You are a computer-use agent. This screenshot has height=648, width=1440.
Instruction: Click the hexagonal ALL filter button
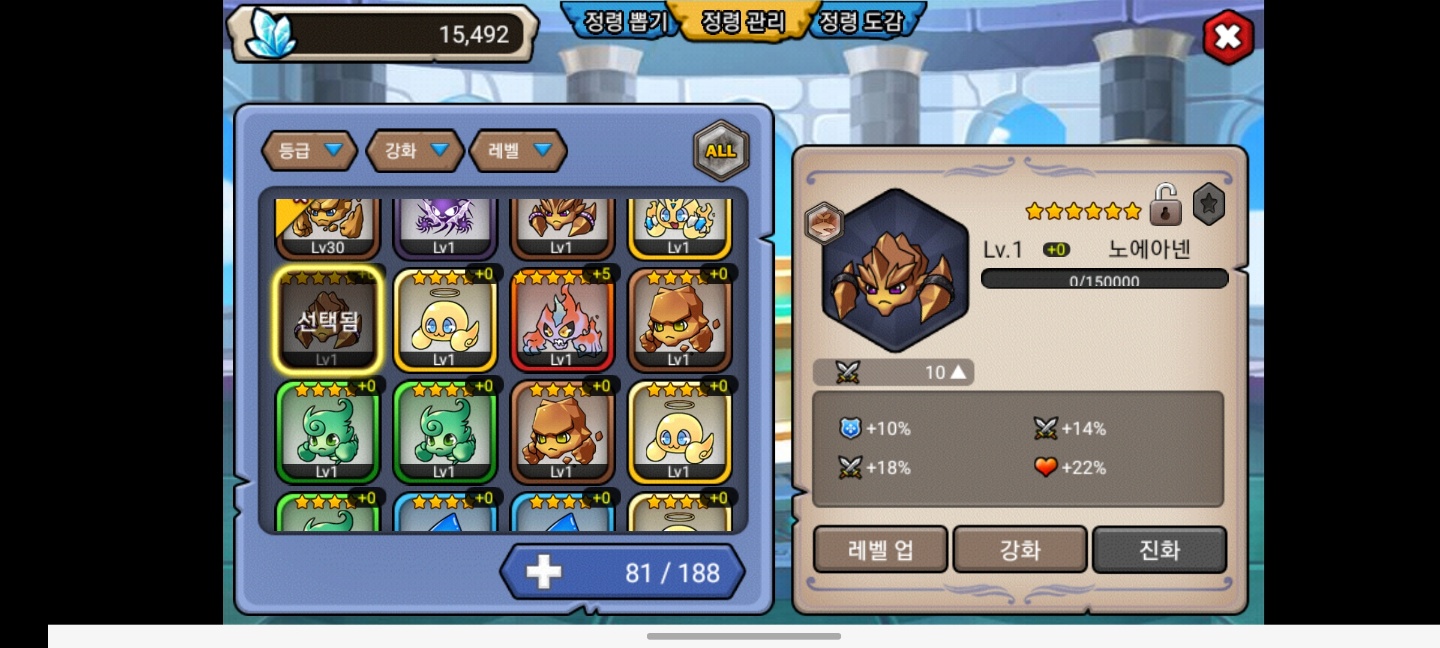point(720,151)
